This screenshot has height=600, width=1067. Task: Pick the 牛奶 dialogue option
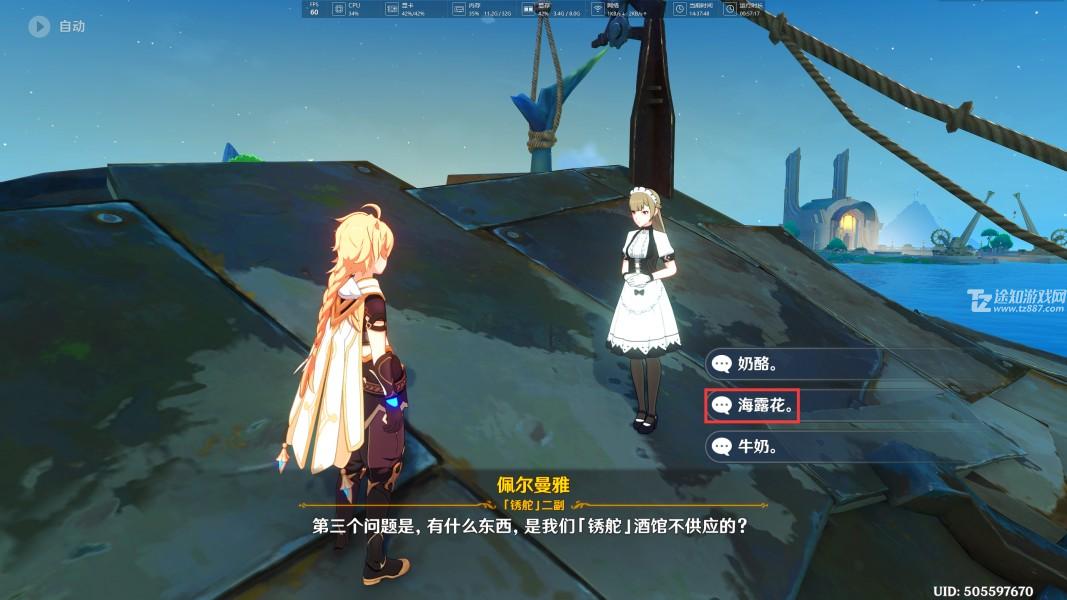760,446
